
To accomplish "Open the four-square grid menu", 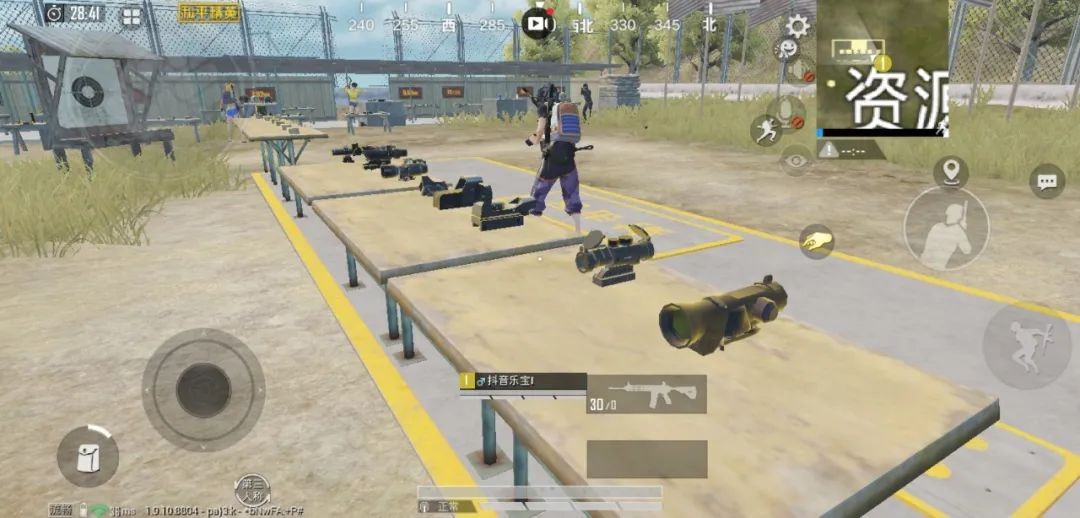I will [x=132, y=16].
